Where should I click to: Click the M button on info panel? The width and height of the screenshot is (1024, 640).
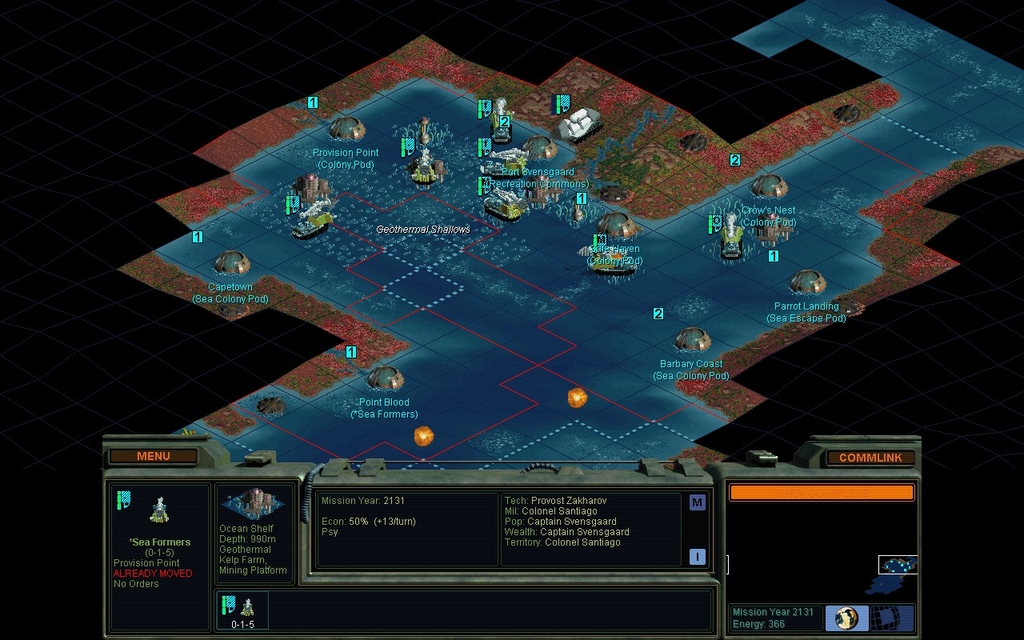coord(697,502)
